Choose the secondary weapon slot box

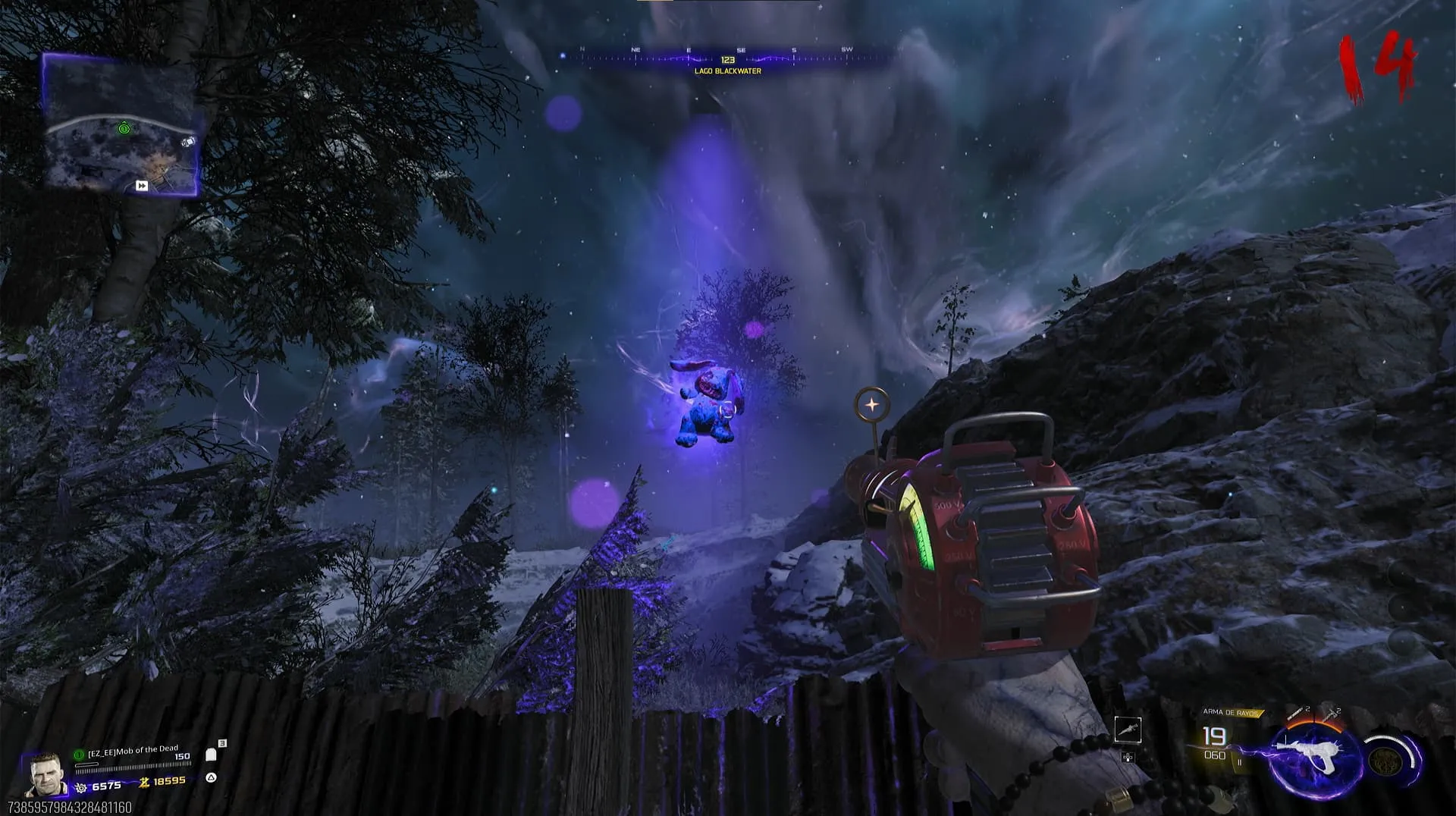[1128, 730]
